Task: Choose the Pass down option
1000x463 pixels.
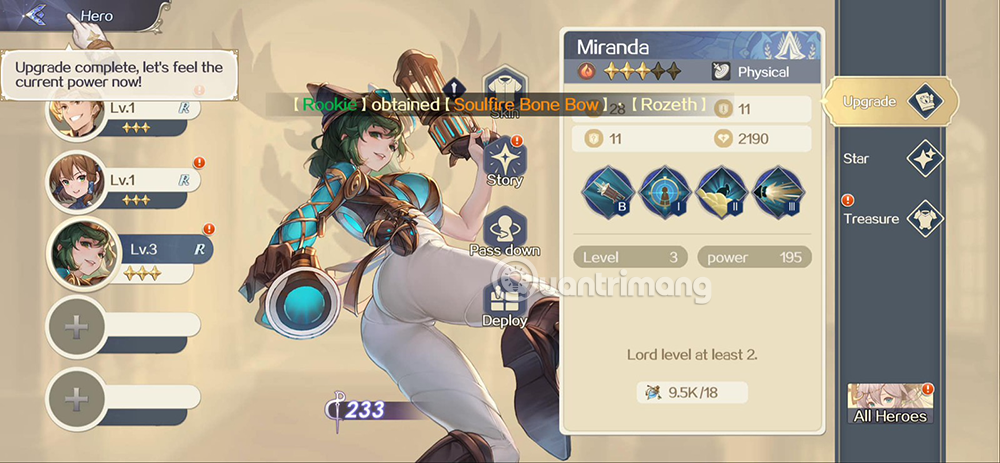Action: coord(504,233)
